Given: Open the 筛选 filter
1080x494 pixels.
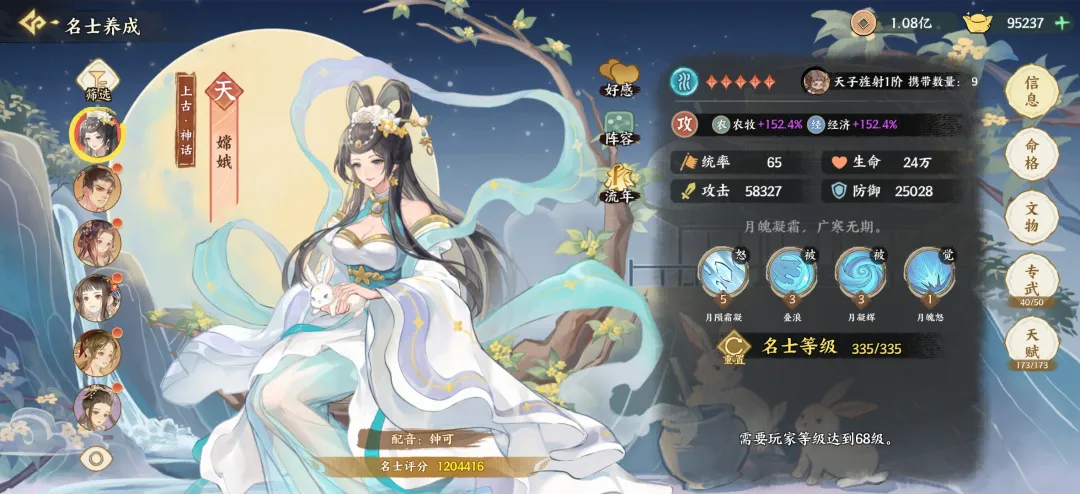Looking at the screenshot, I should 98,79.
